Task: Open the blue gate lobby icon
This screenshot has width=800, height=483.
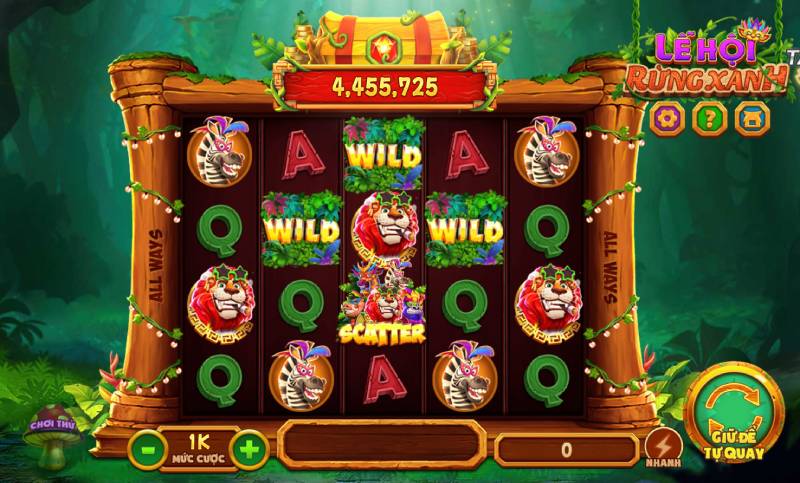Action: [x=751, y=119]
